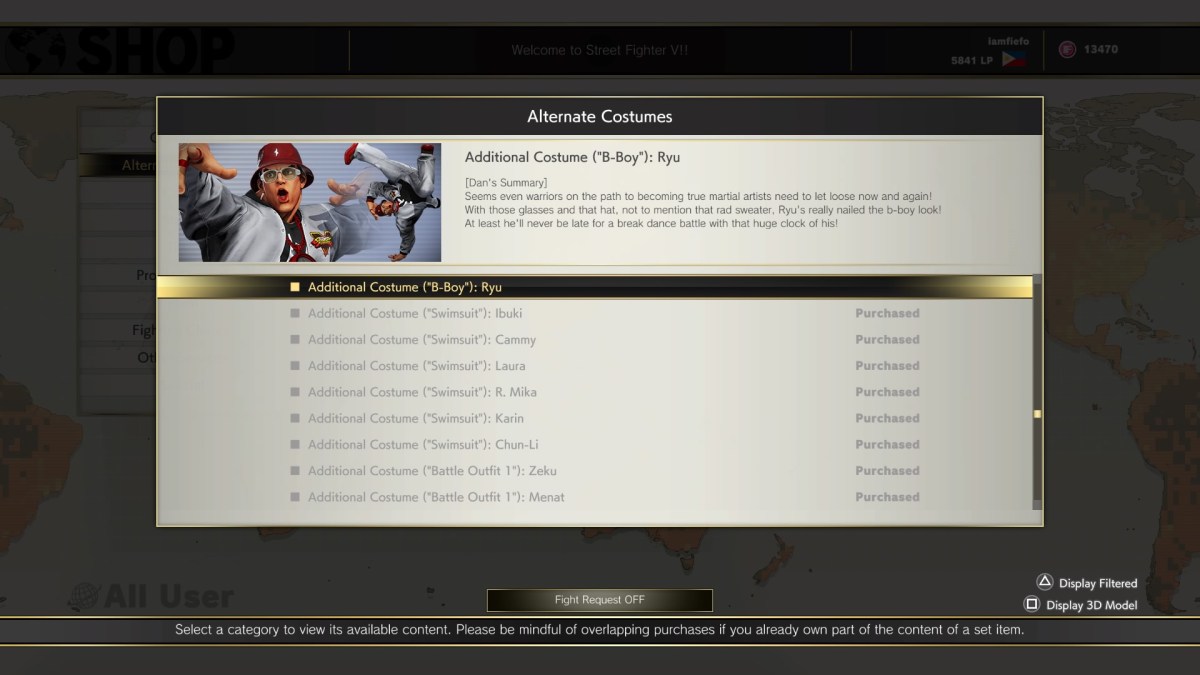Select the Swimsuit Cammy costume entry

click(421, 340)
